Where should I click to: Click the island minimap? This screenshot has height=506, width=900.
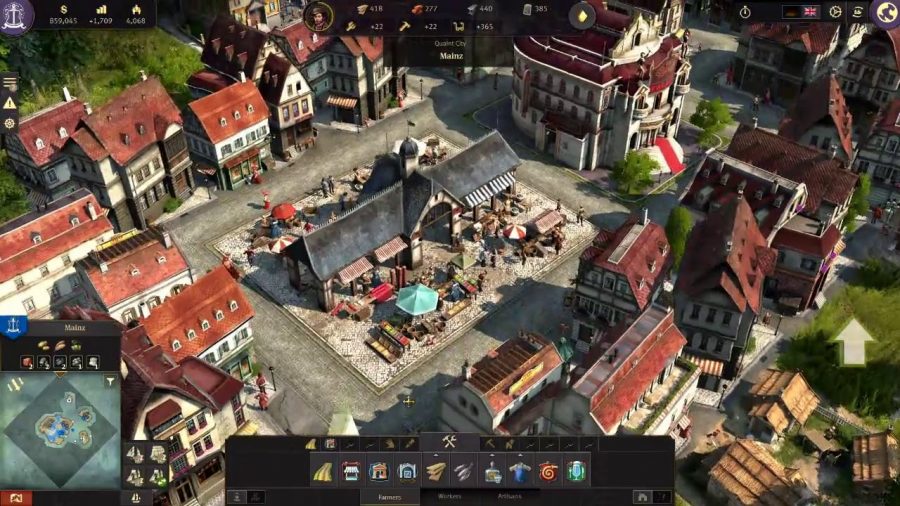pyautogui.click(x=60, y=430)
